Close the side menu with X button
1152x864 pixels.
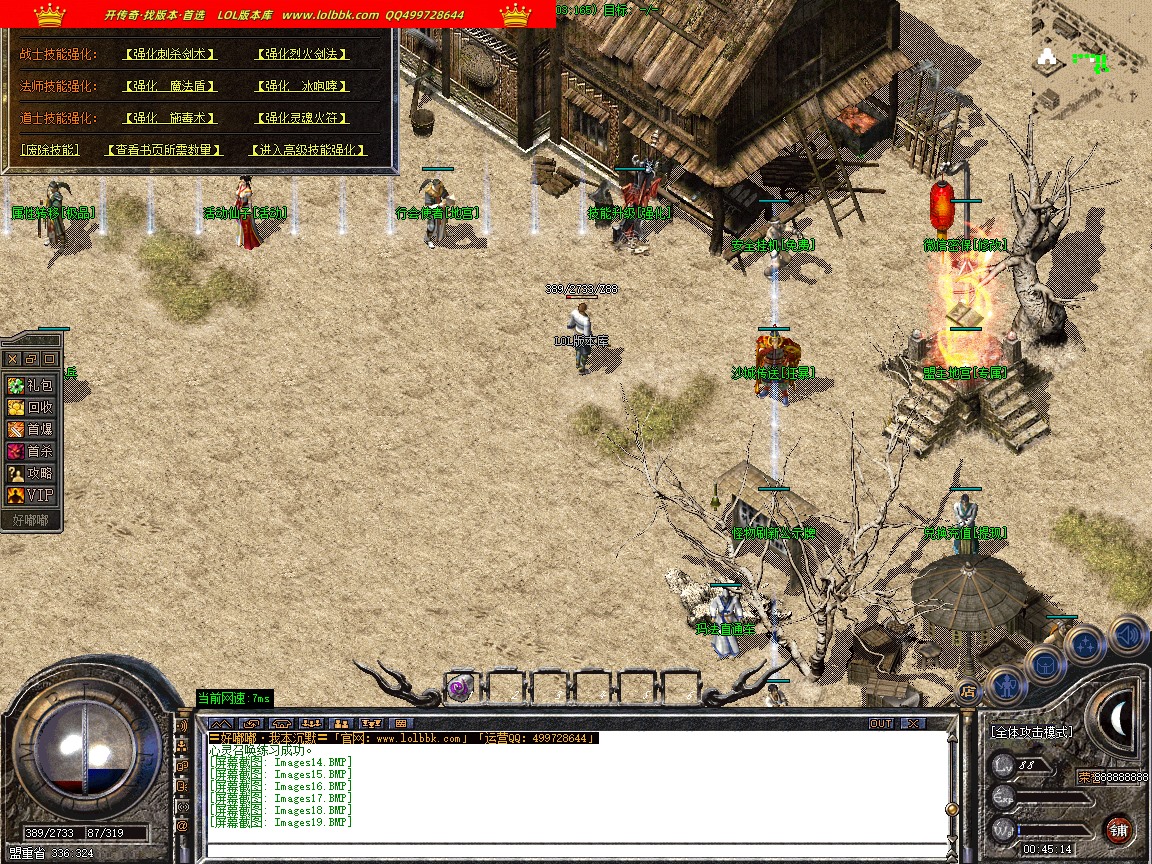pos(13,358)
